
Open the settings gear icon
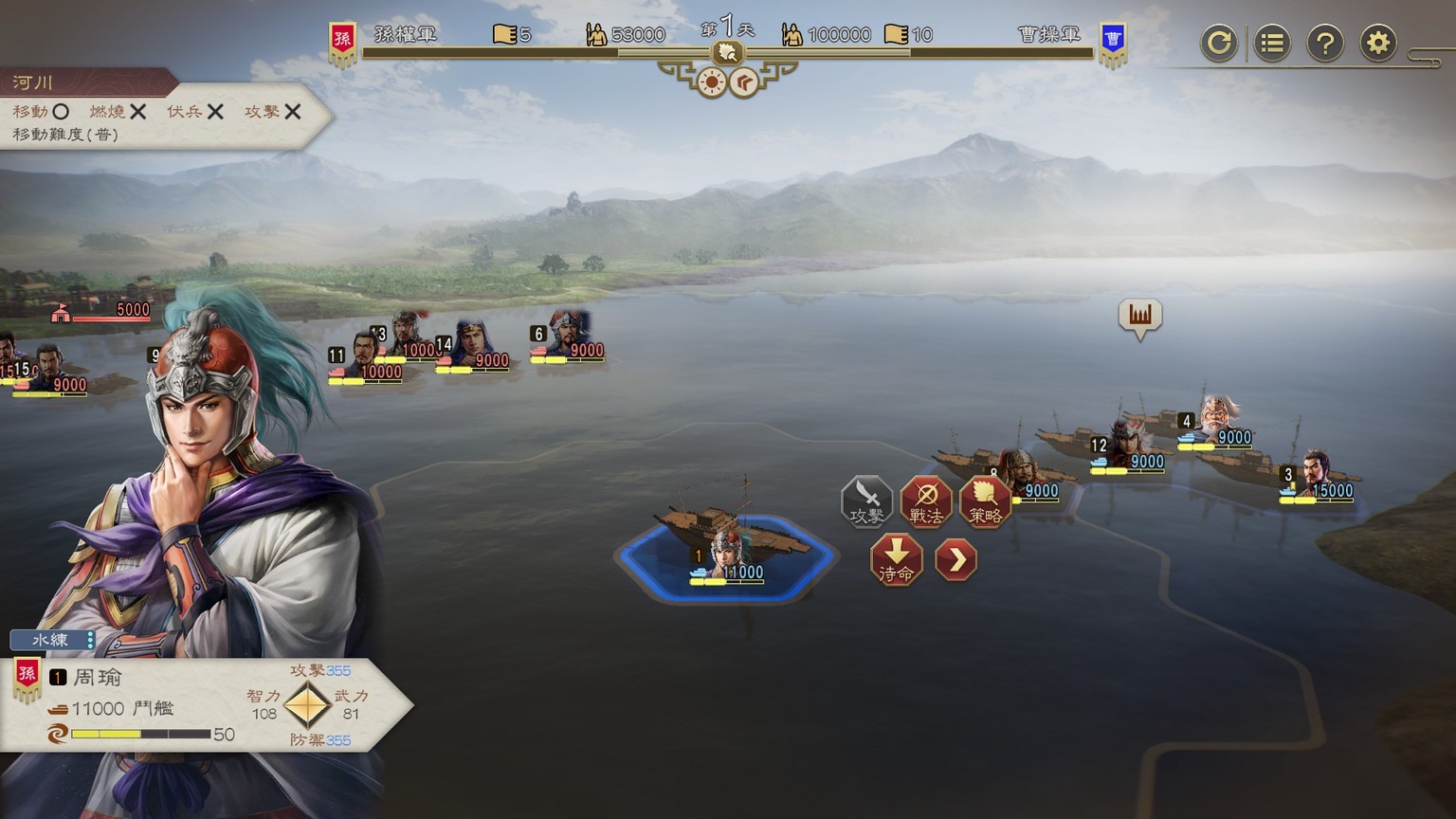(1377, 43)
